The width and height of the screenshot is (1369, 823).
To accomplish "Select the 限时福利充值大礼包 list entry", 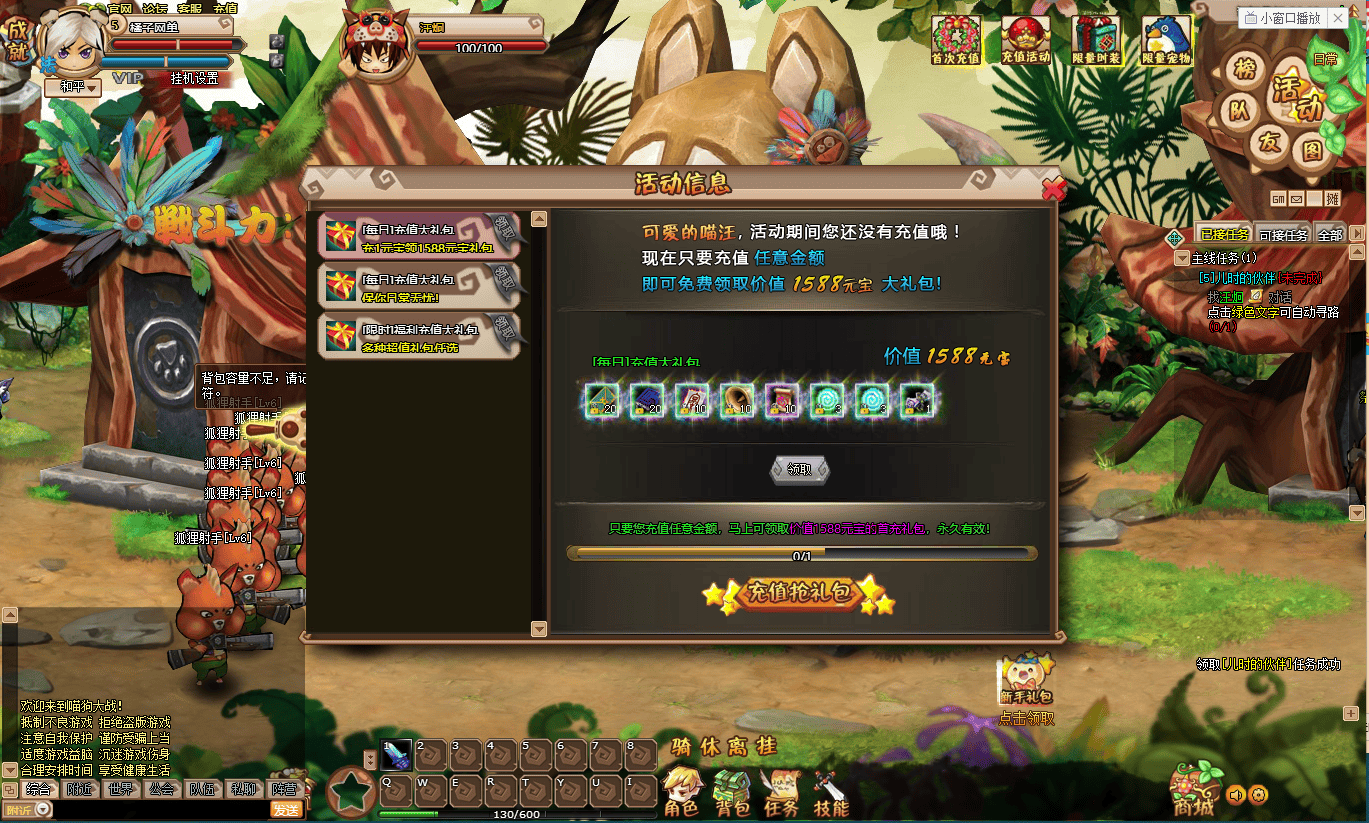I will pos(420,336).
